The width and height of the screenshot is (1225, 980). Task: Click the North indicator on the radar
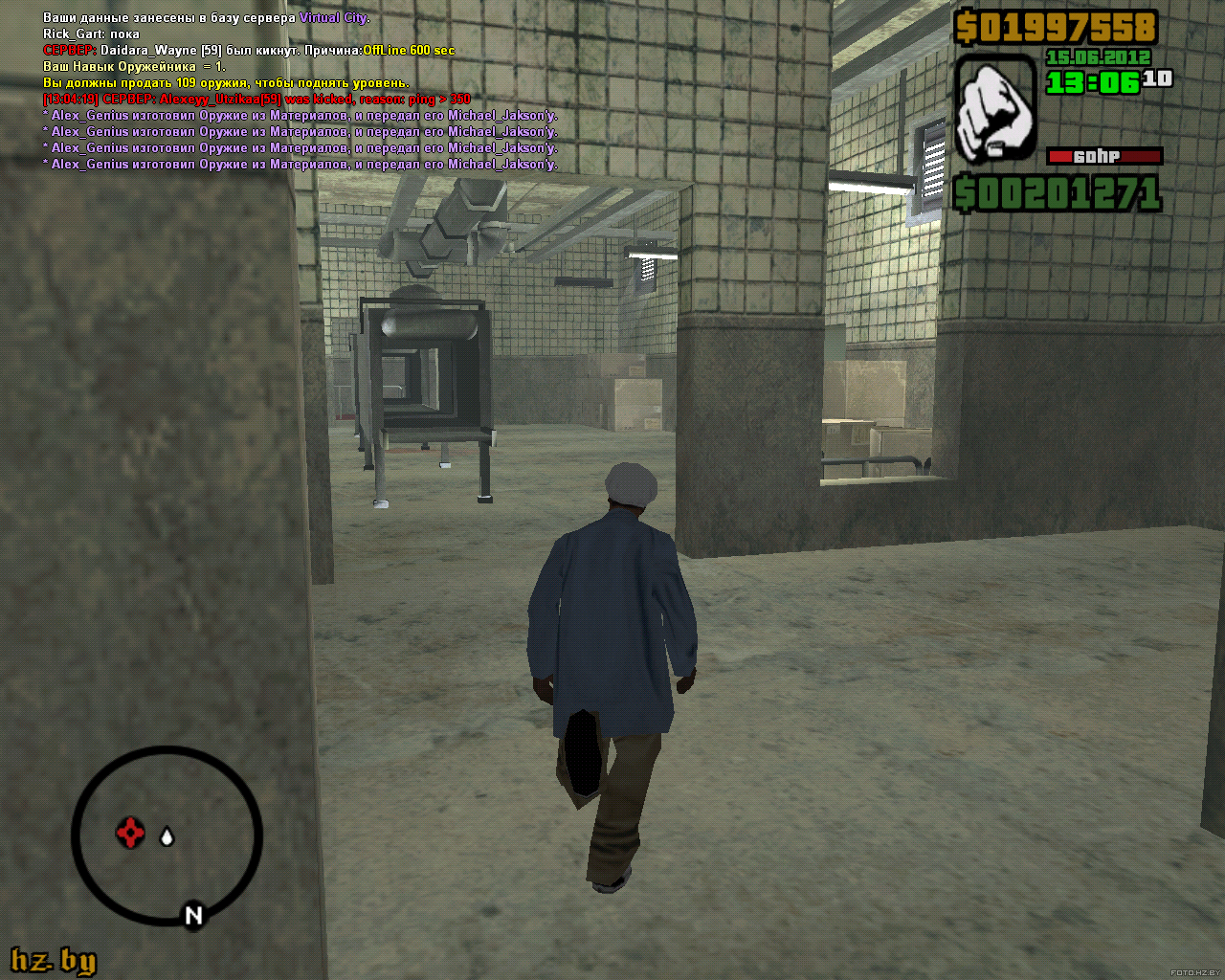point(193,915)
